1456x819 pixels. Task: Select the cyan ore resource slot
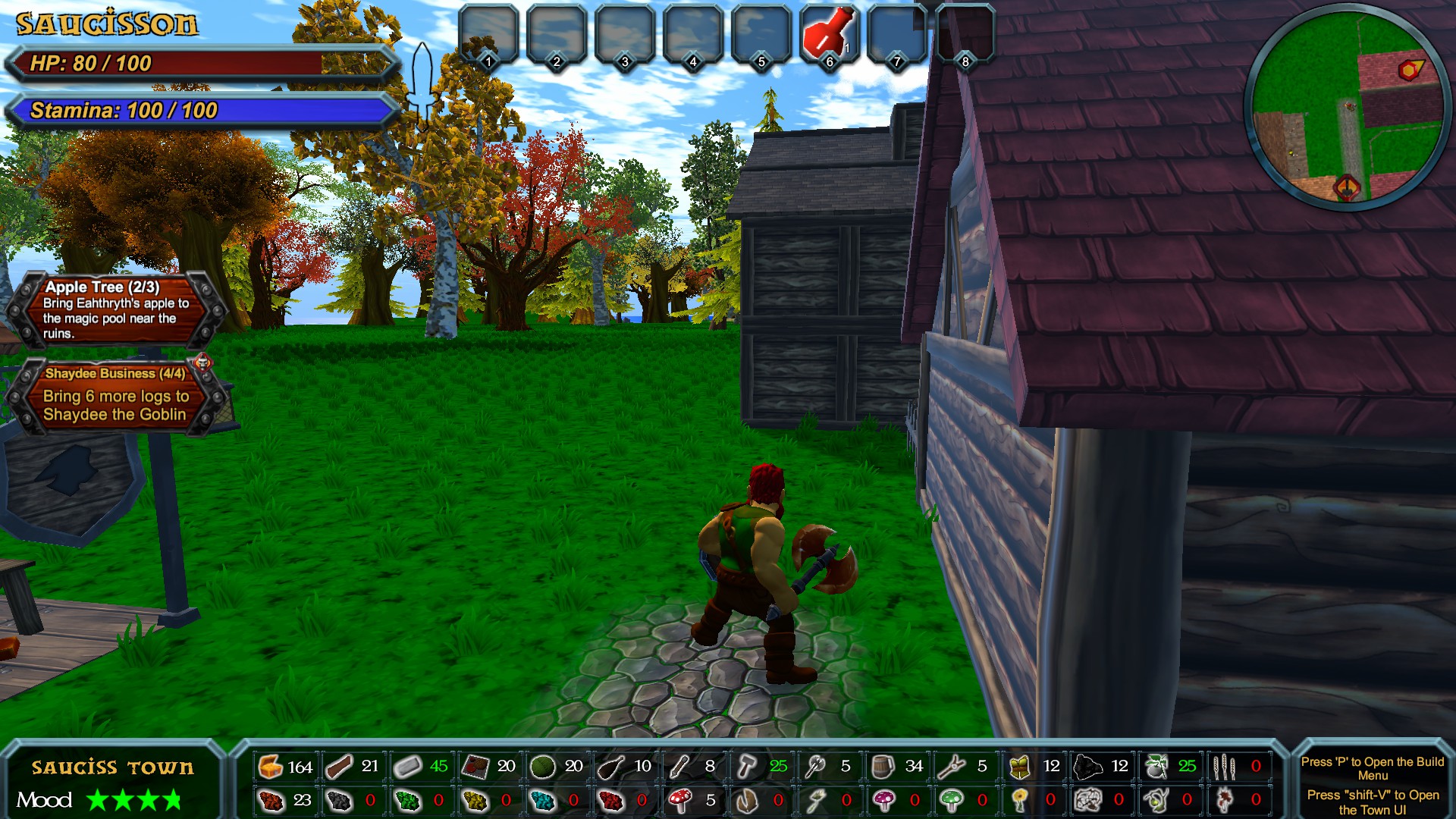pos(542,800)
